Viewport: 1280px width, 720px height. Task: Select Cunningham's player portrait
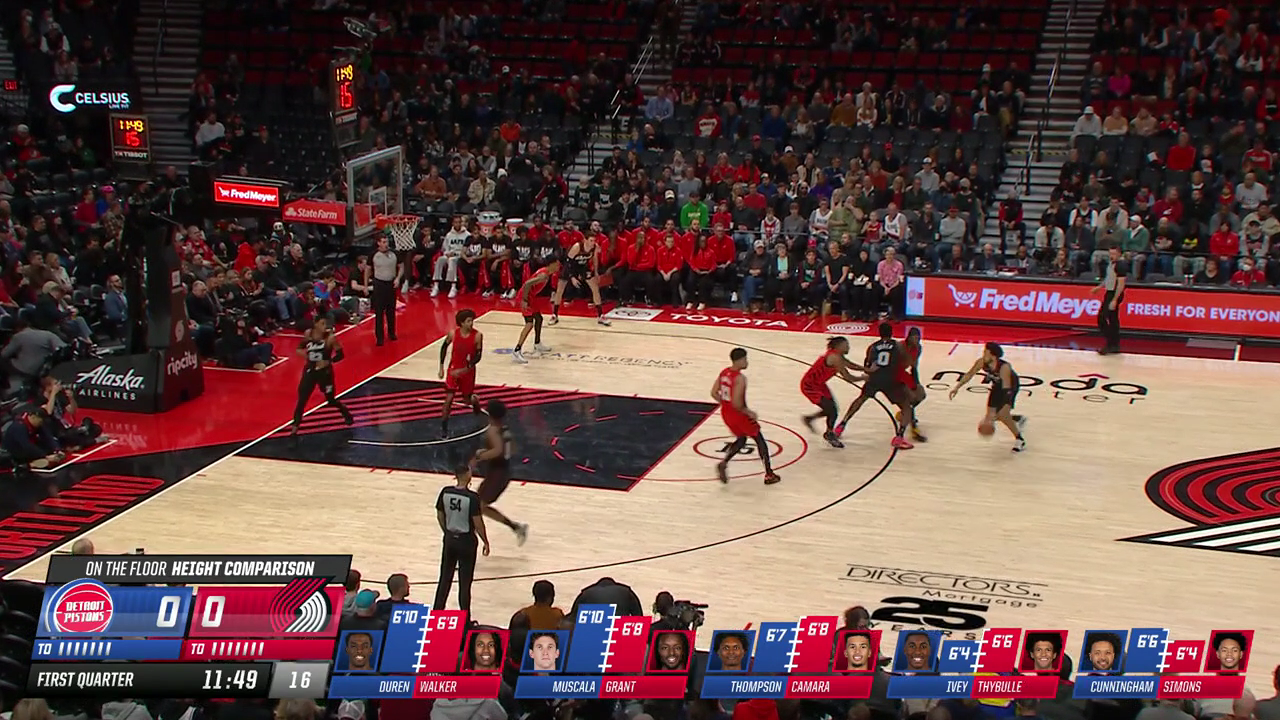coord(1103,651)
